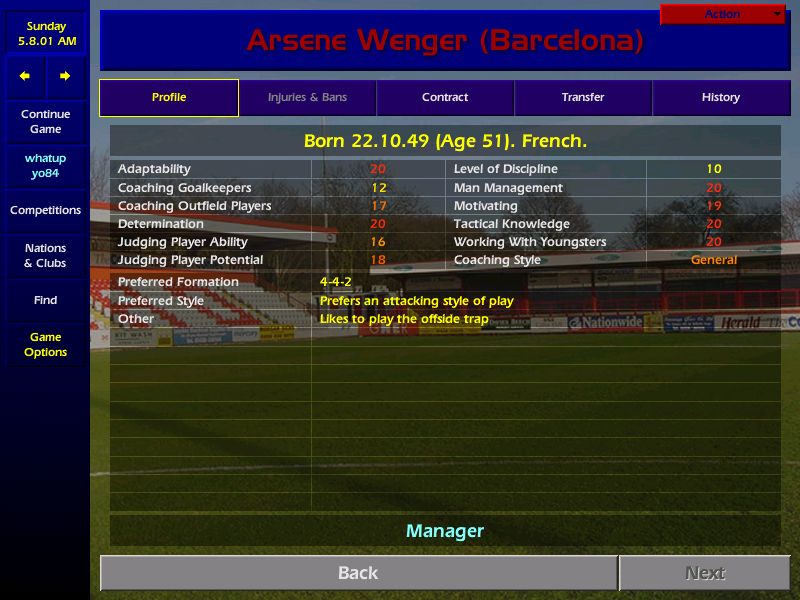Open the whatup yo84 manager menu
800x600 pixels.
pos(45,166)
